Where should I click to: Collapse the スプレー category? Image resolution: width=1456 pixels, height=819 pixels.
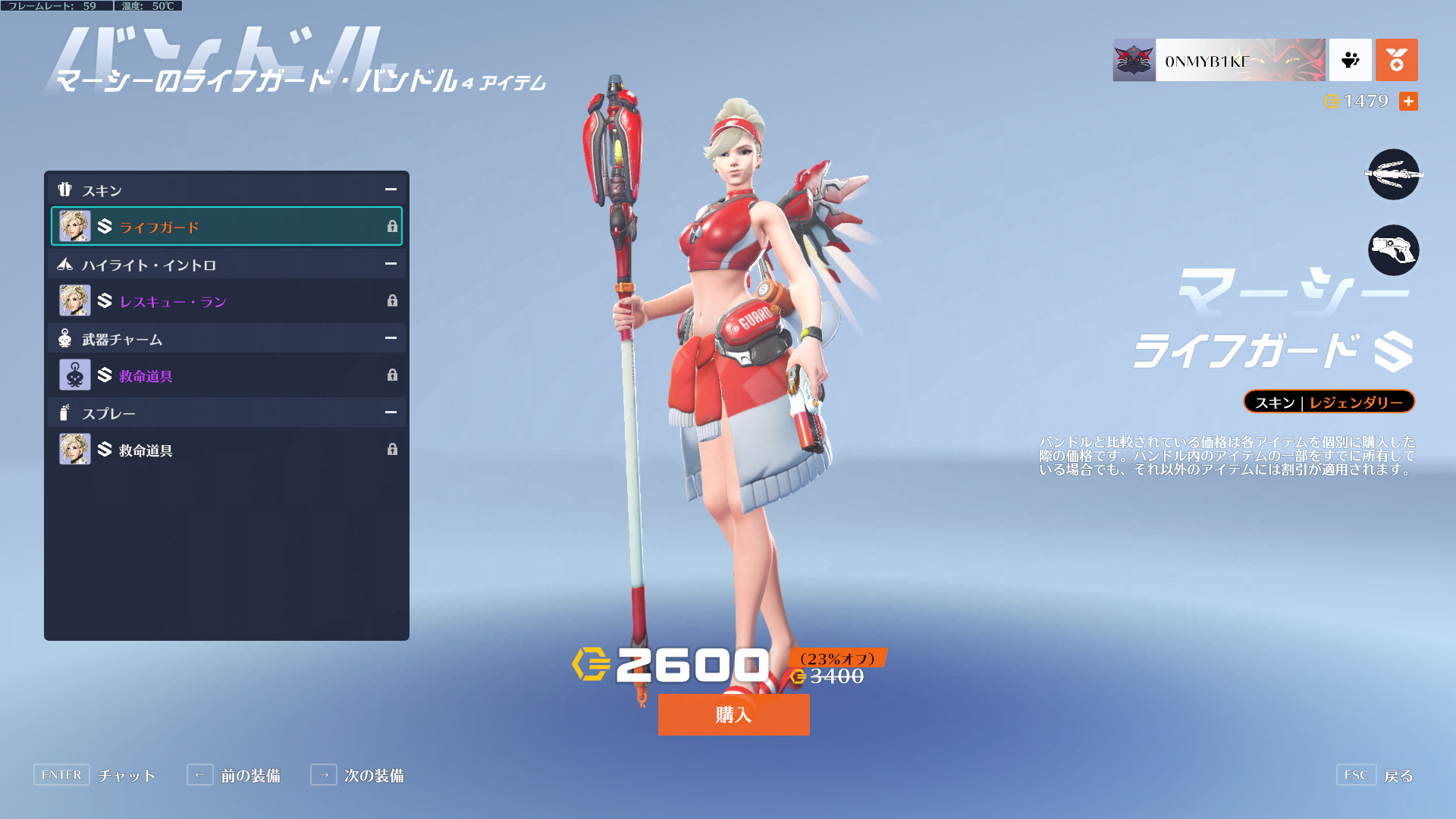[391, 413]
